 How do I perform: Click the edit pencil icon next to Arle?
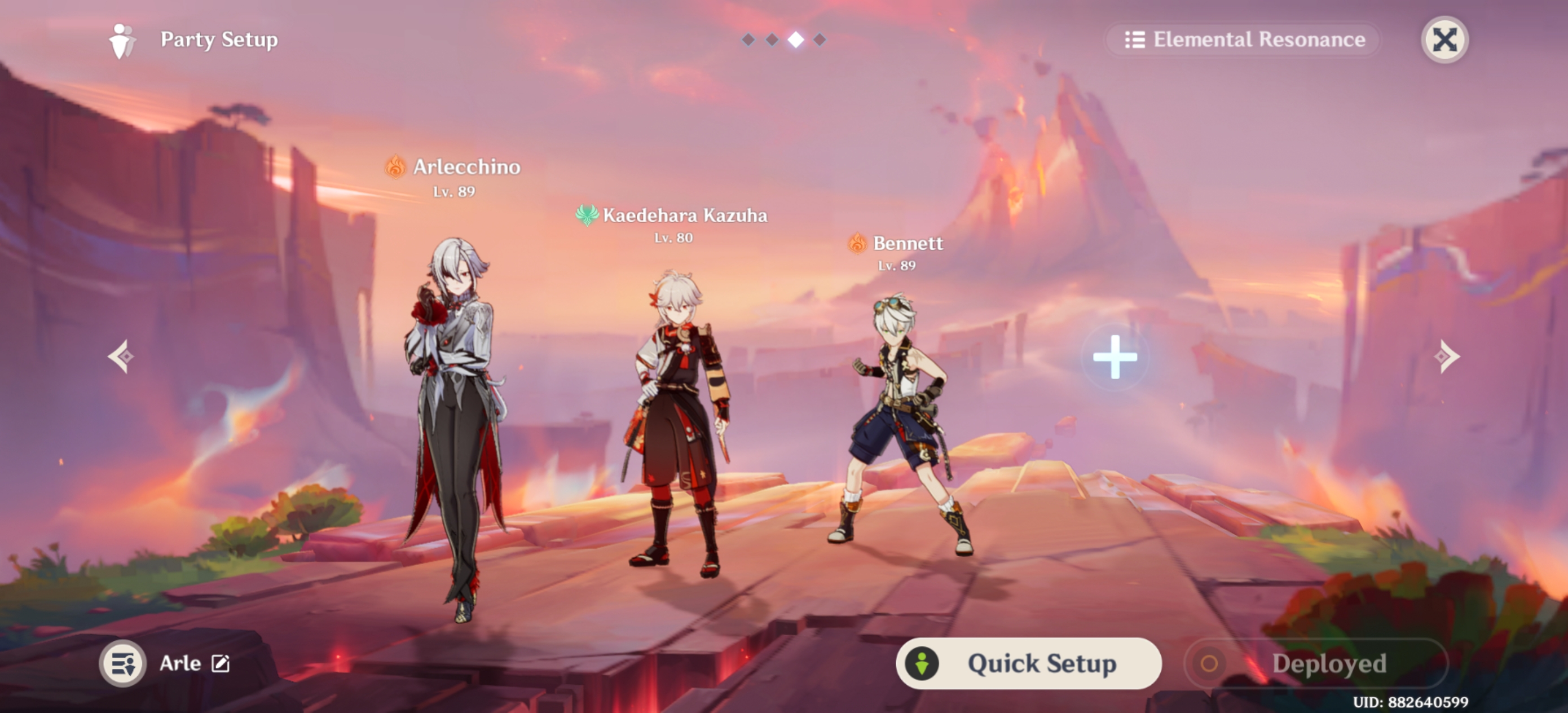(221, 663)
